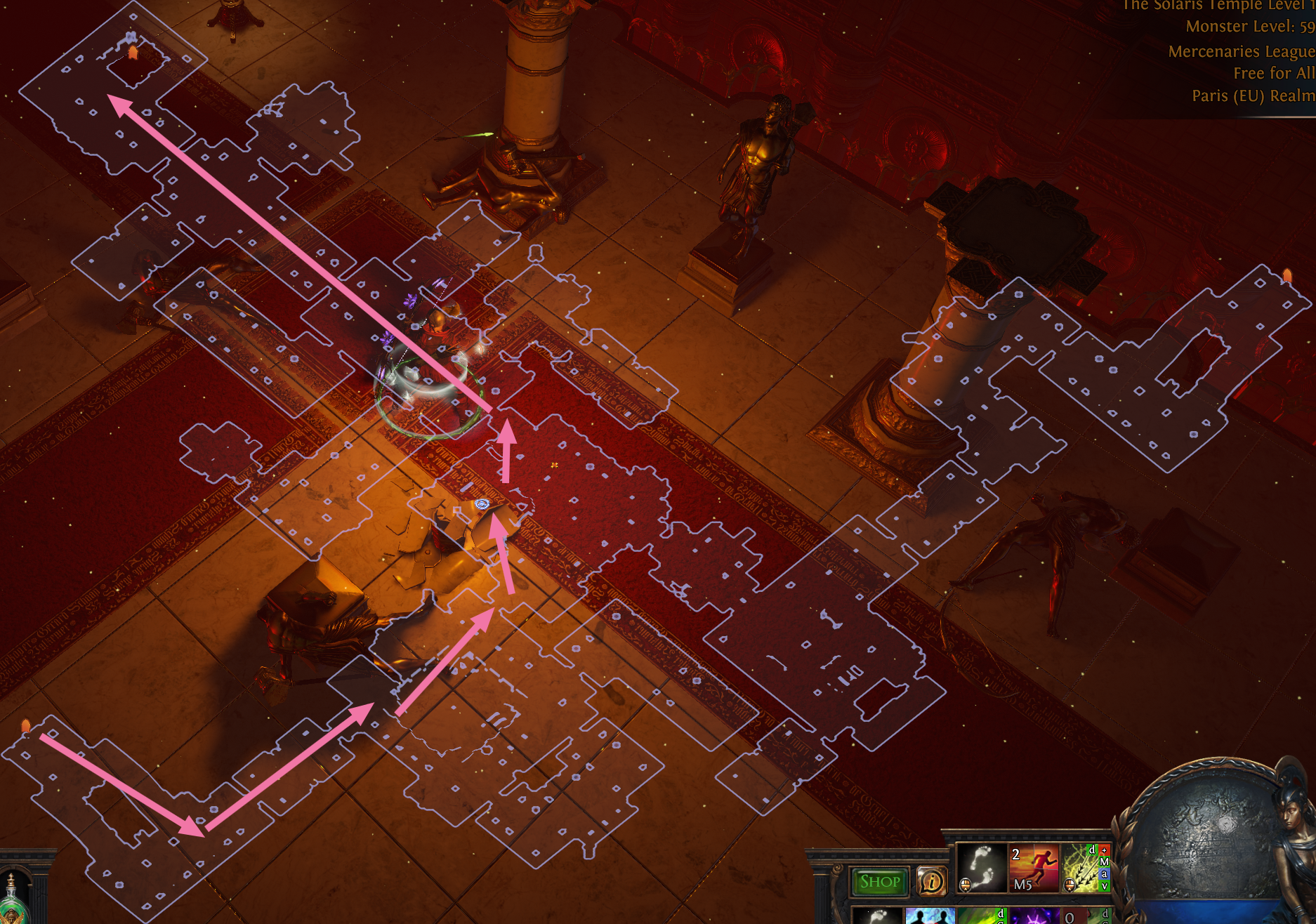
Task: Click the flask slot showing 0 charges
Action: (x=1074, y=920)
